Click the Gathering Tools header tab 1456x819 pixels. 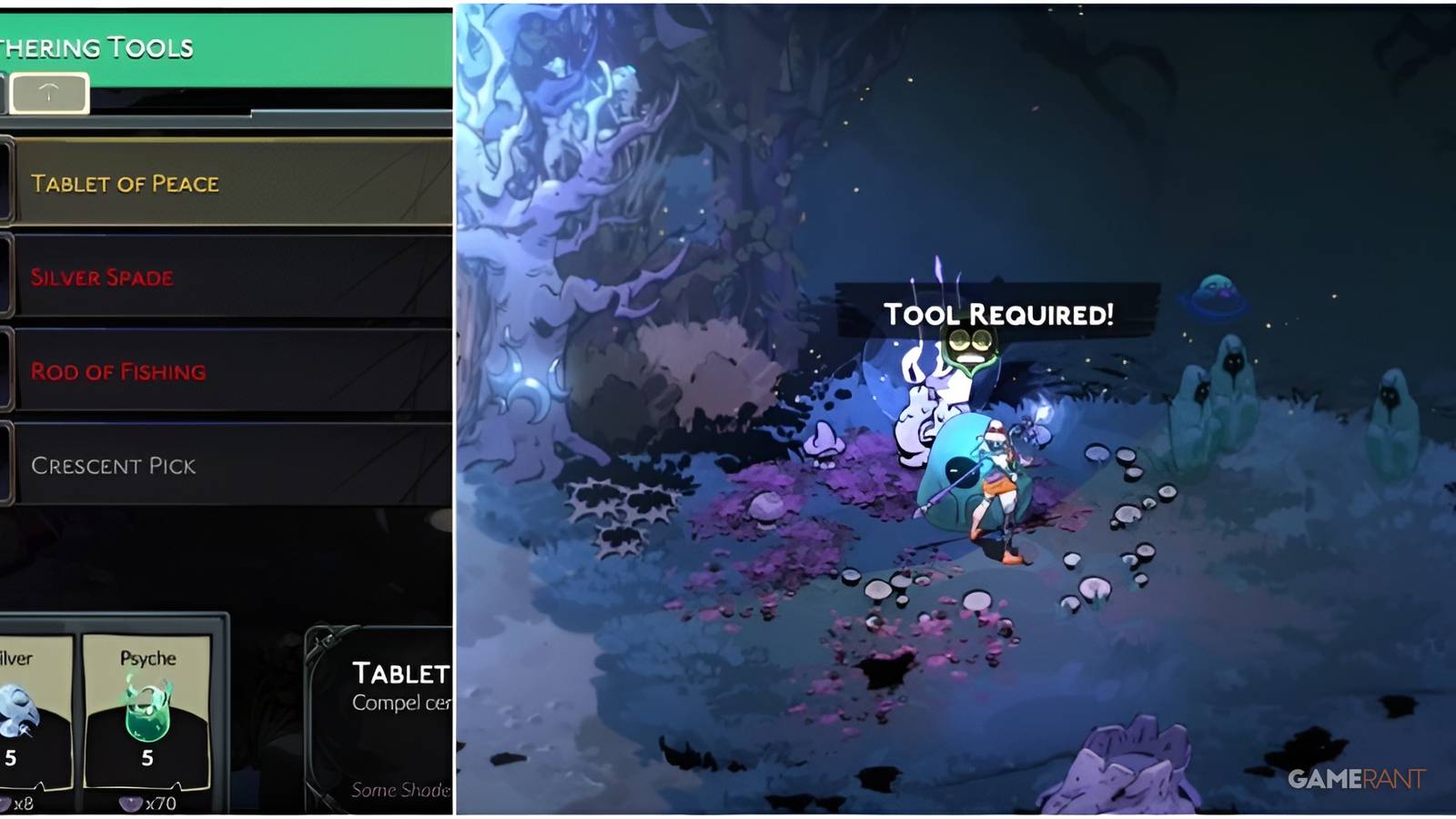[96, 45]
